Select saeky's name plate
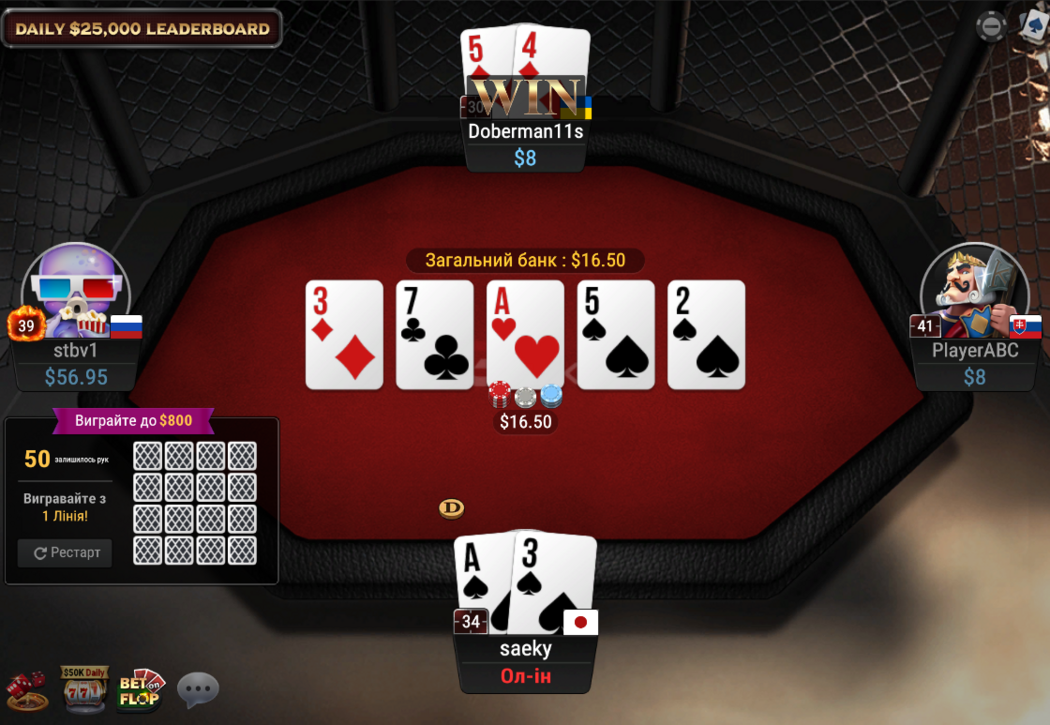 [x=526, y=649]
